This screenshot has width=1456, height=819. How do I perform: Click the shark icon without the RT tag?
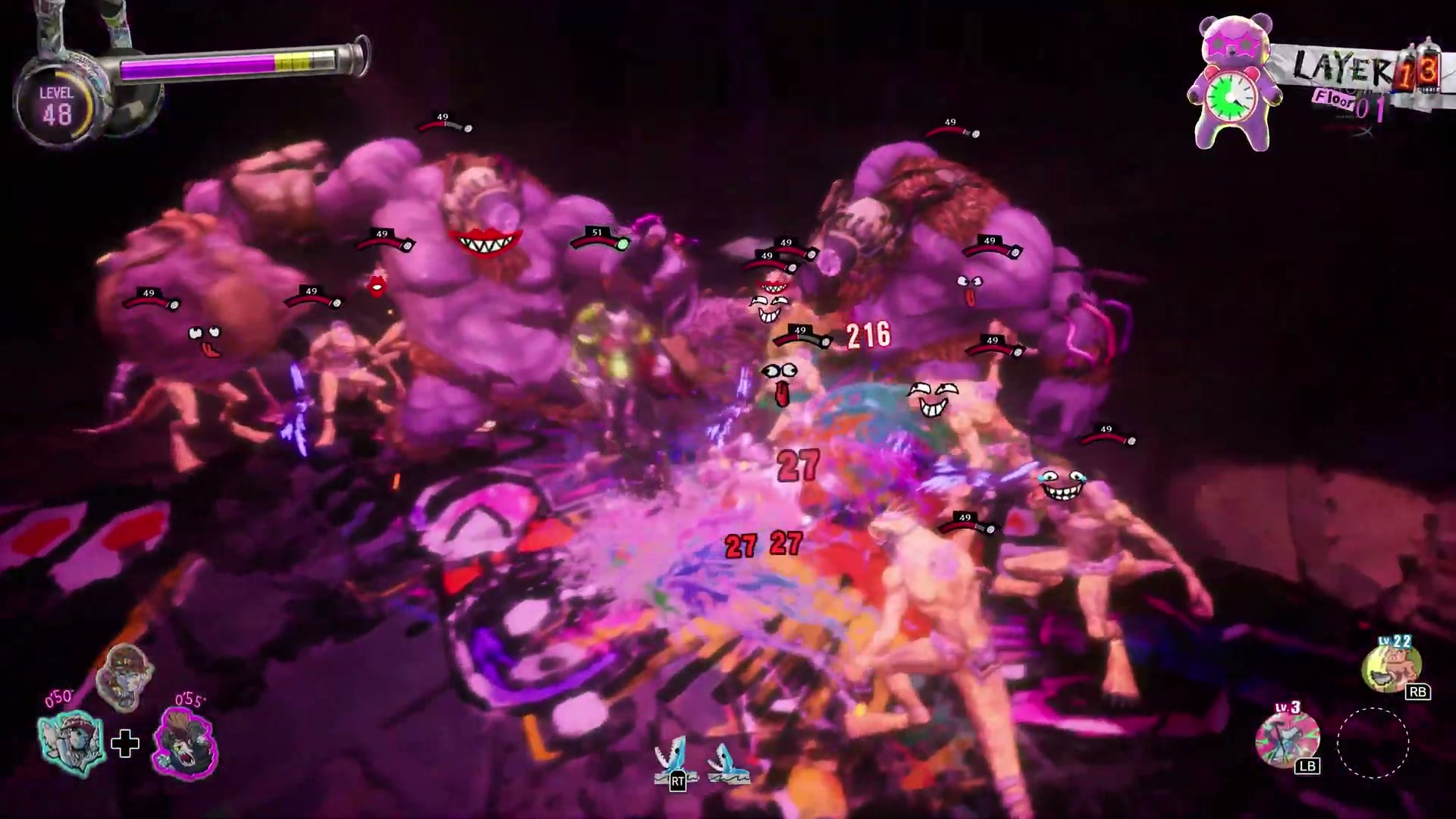pyautogui.click(x=728, y=764)
